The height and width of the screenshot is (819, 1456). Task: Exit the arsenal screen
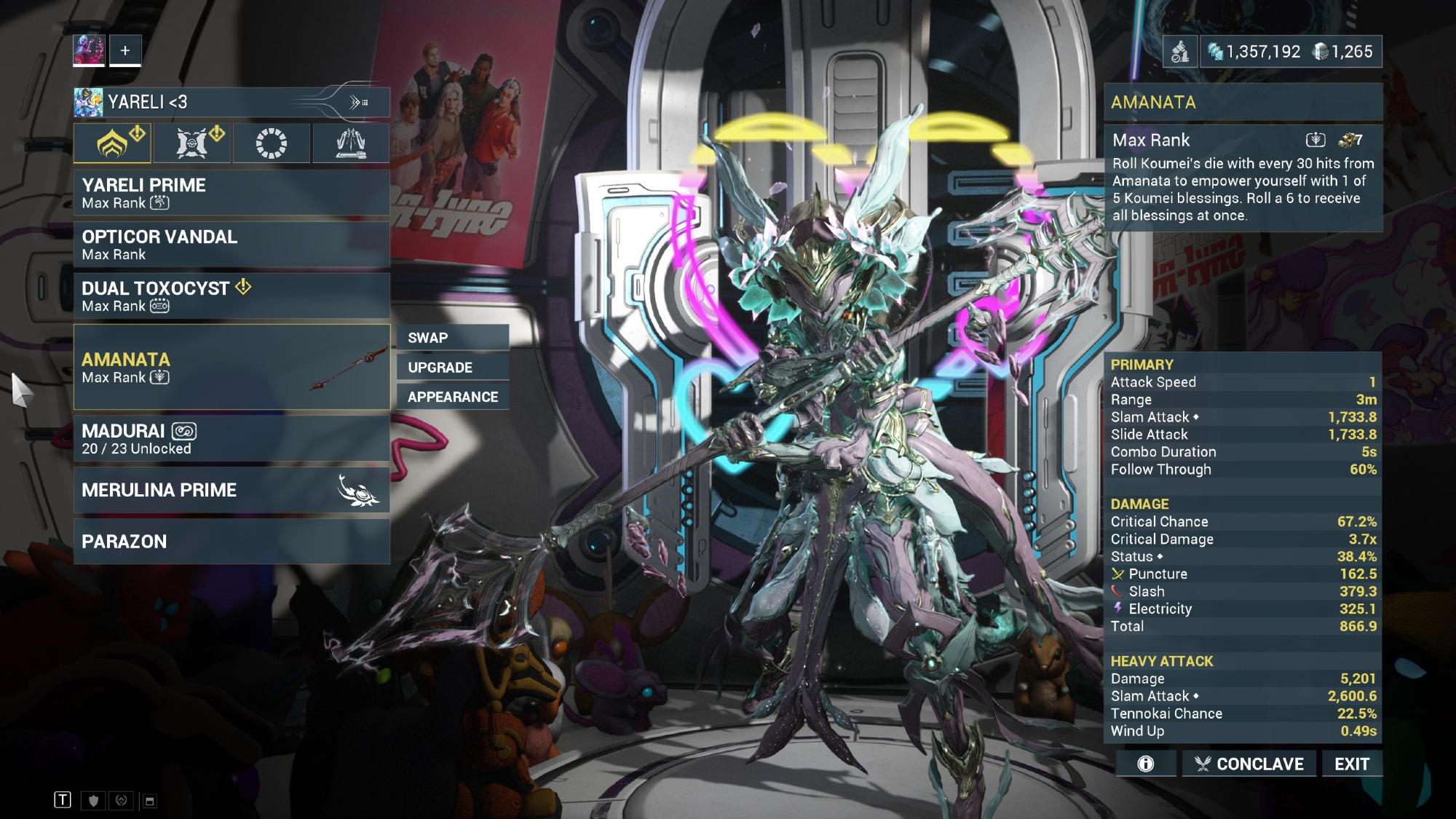coord(1352,764)
